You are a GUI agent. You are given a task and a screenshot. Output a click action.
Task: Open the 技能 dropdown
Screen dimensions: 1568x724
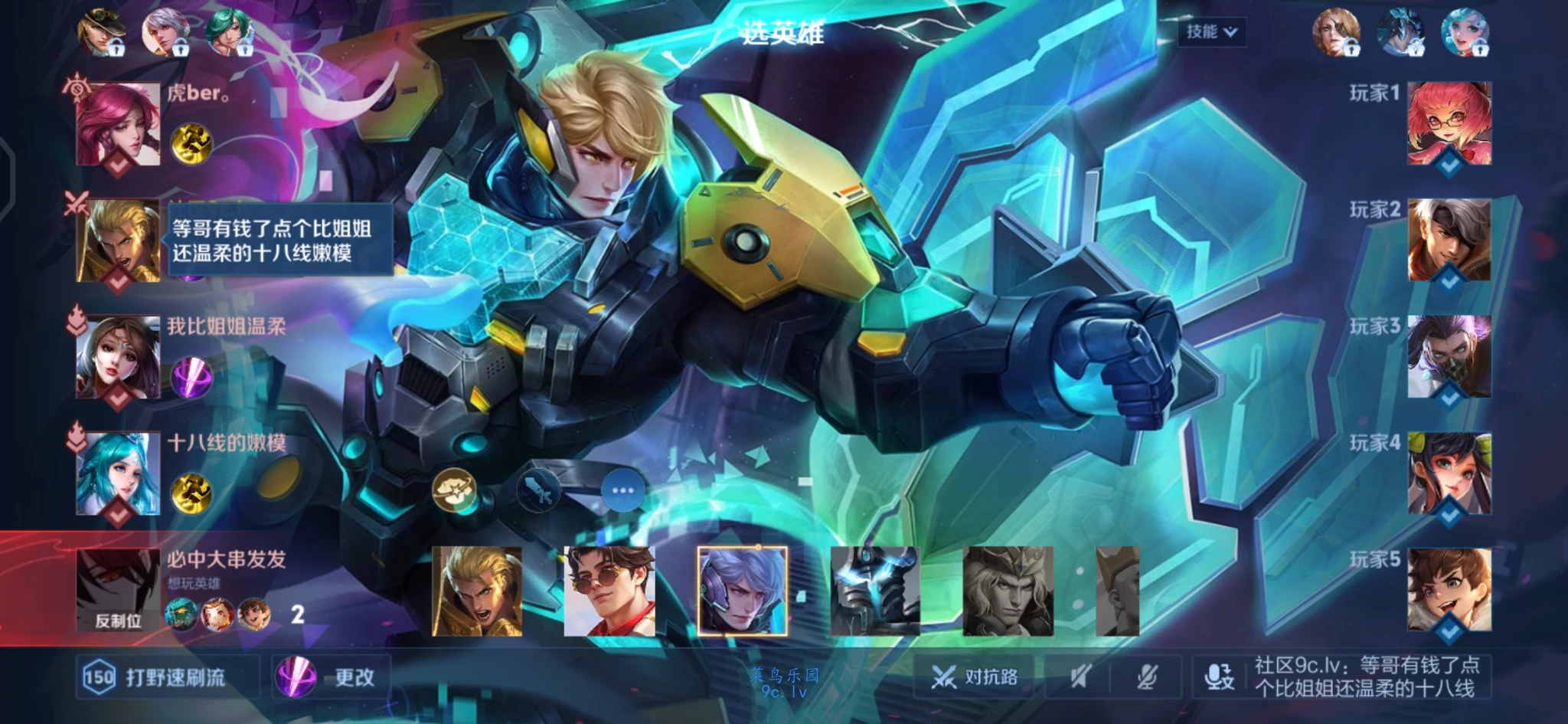click(1210, 32)
